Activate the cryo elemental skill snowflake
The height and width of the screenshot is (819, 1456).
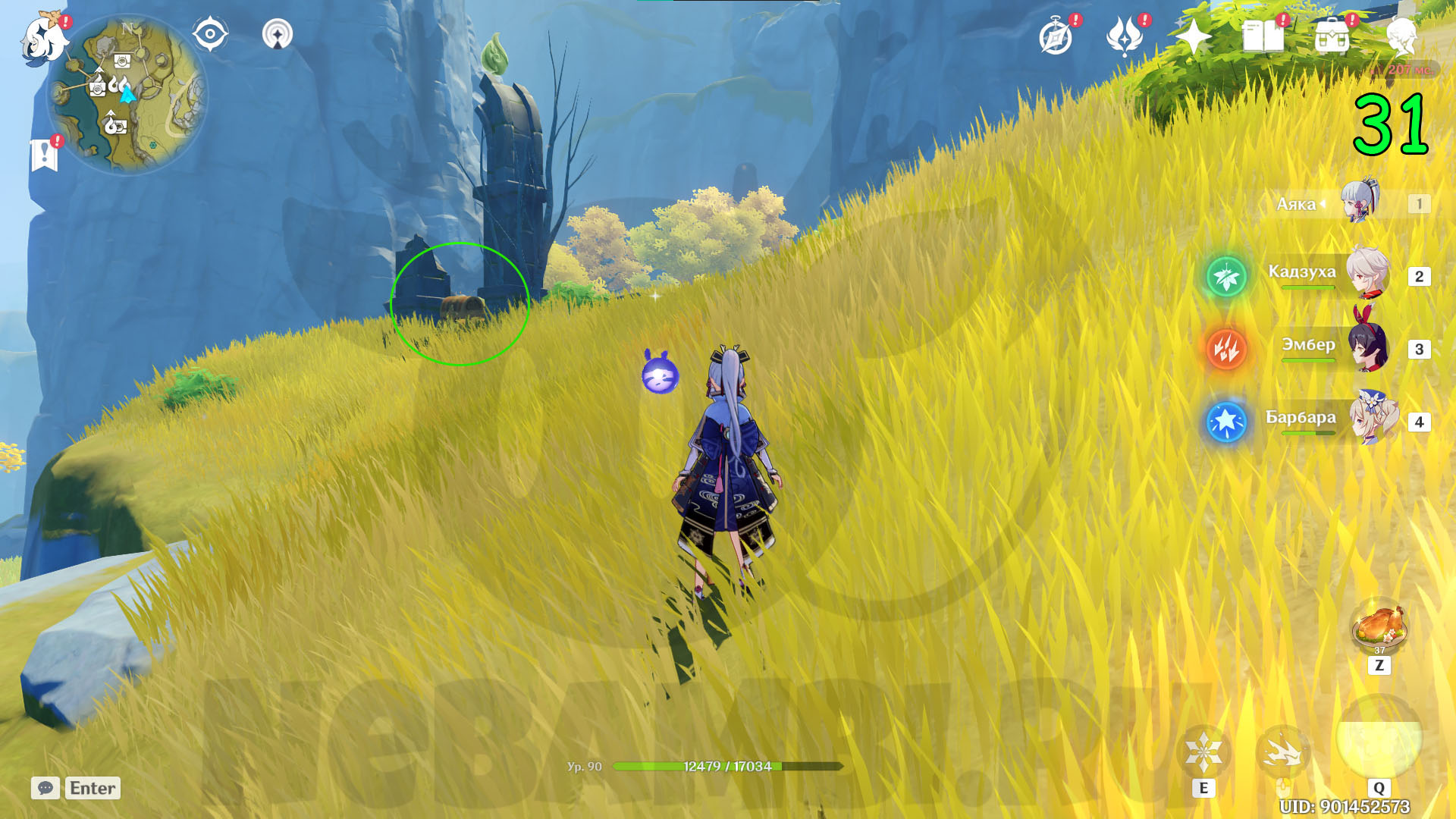coord(1203,752)
